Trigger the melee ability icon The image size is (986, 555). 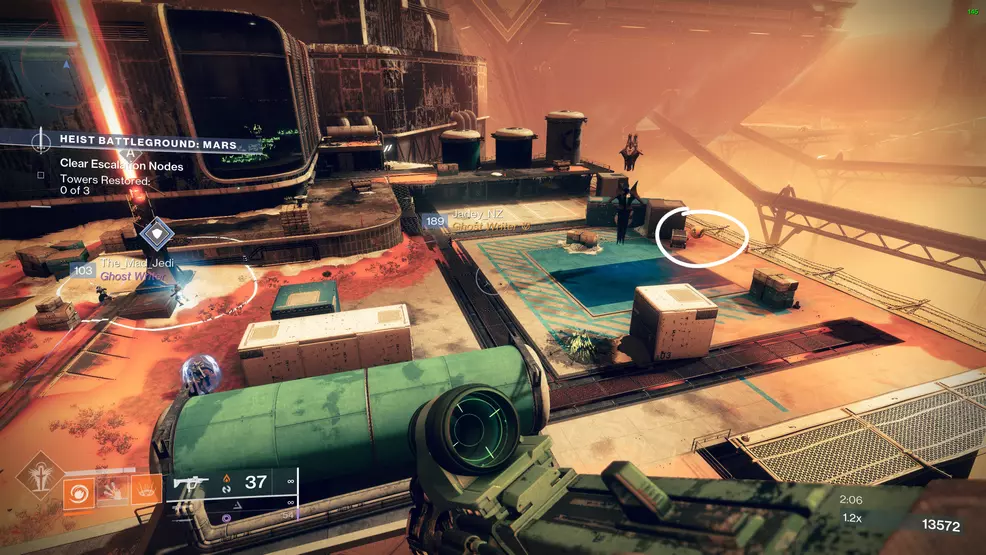(x=113, y=492)
